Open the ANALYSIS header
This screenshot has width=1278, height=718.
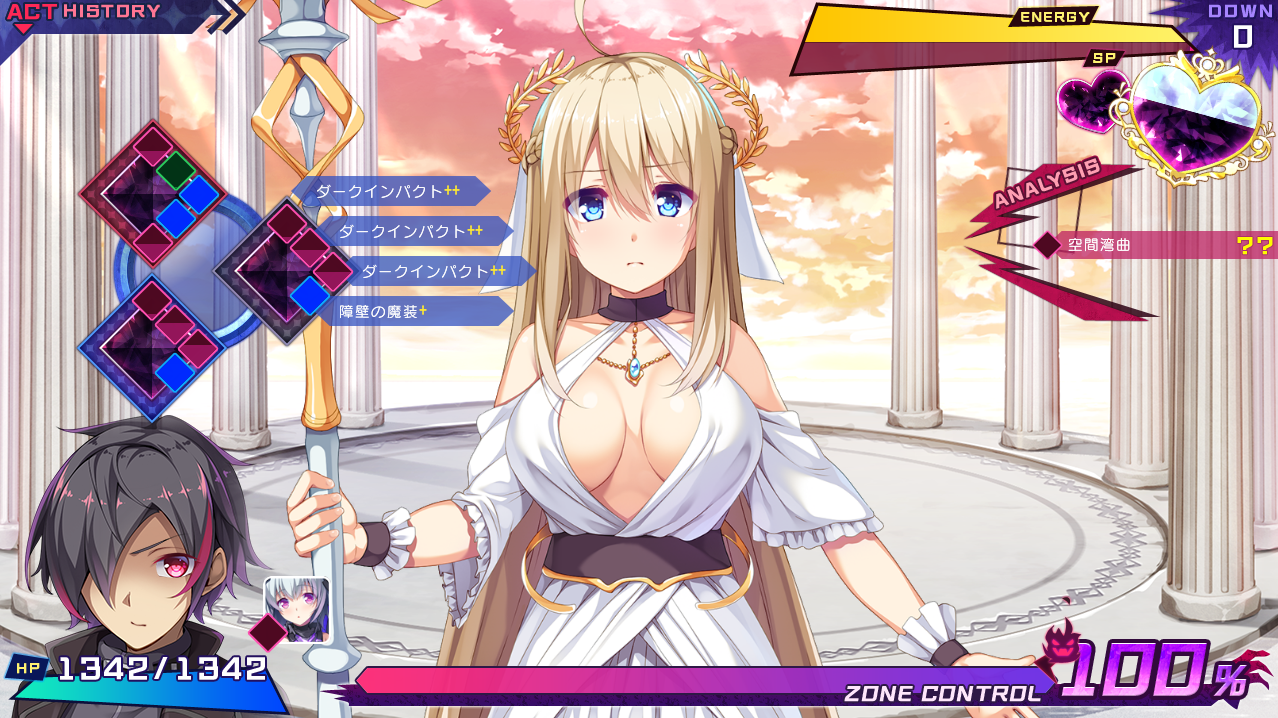(1048, 183)
